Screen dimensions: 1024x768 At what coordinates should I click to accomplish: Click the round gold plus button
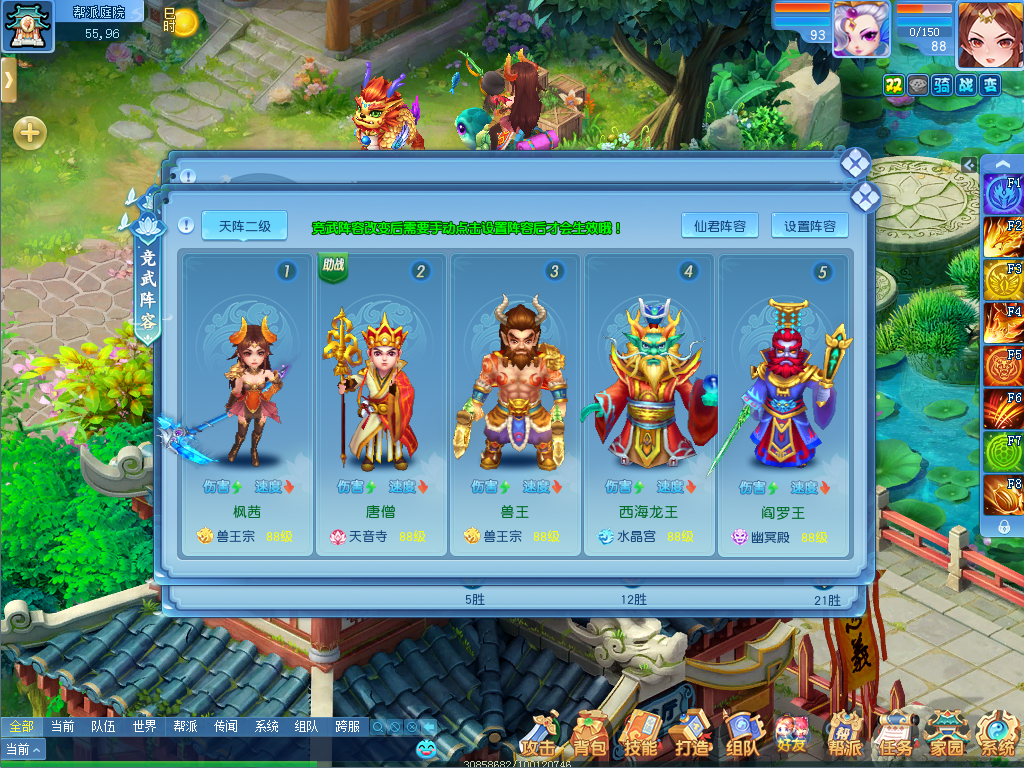point(30,132)
